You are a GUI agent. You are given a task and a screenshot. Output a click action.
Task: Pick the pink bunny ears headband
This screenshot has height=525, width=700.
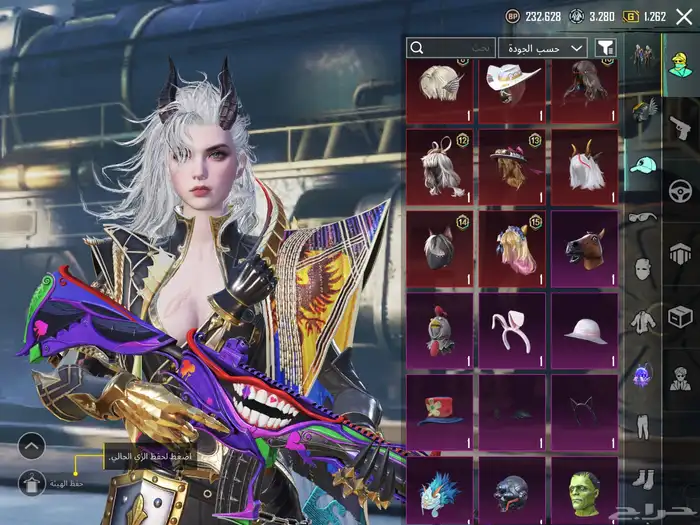coord(512,329)
